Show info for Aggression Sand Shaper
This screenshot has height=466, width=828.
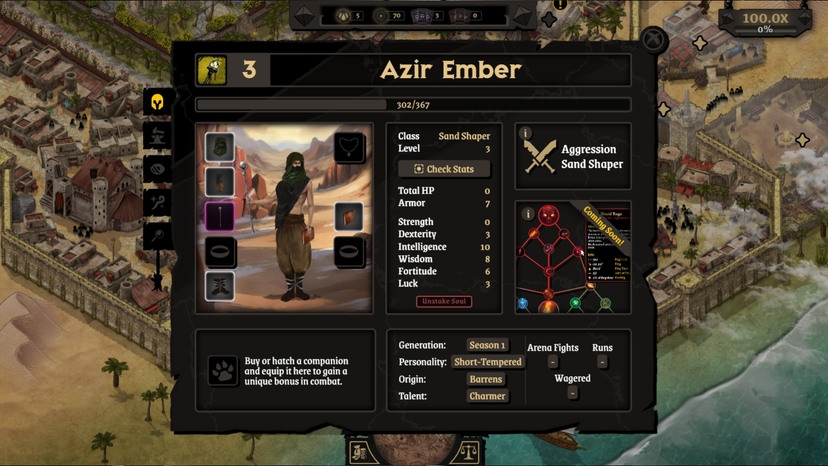pos(526,133)
